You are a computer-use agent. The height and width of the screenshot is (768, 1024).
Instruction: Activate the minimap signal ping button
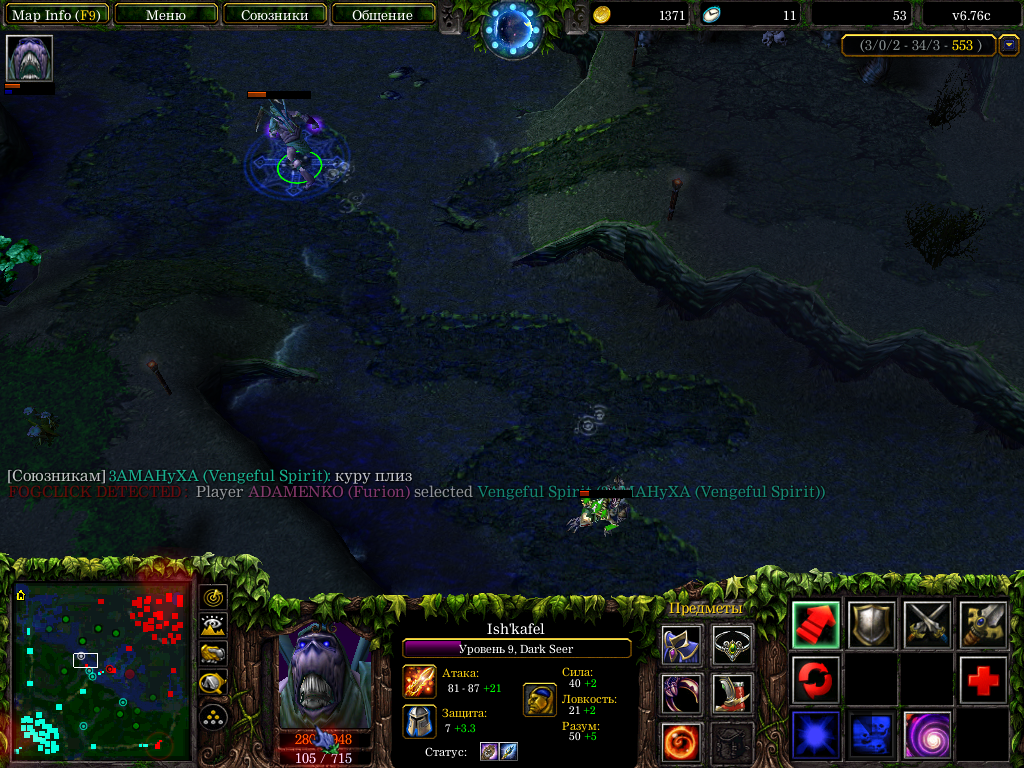[x=212, y=597]
